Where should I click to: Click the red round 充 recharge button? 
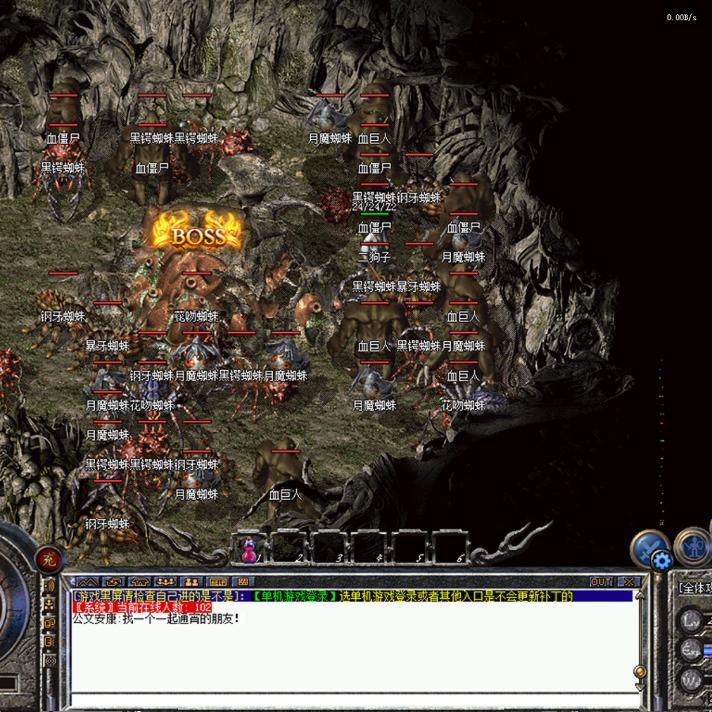45,559
